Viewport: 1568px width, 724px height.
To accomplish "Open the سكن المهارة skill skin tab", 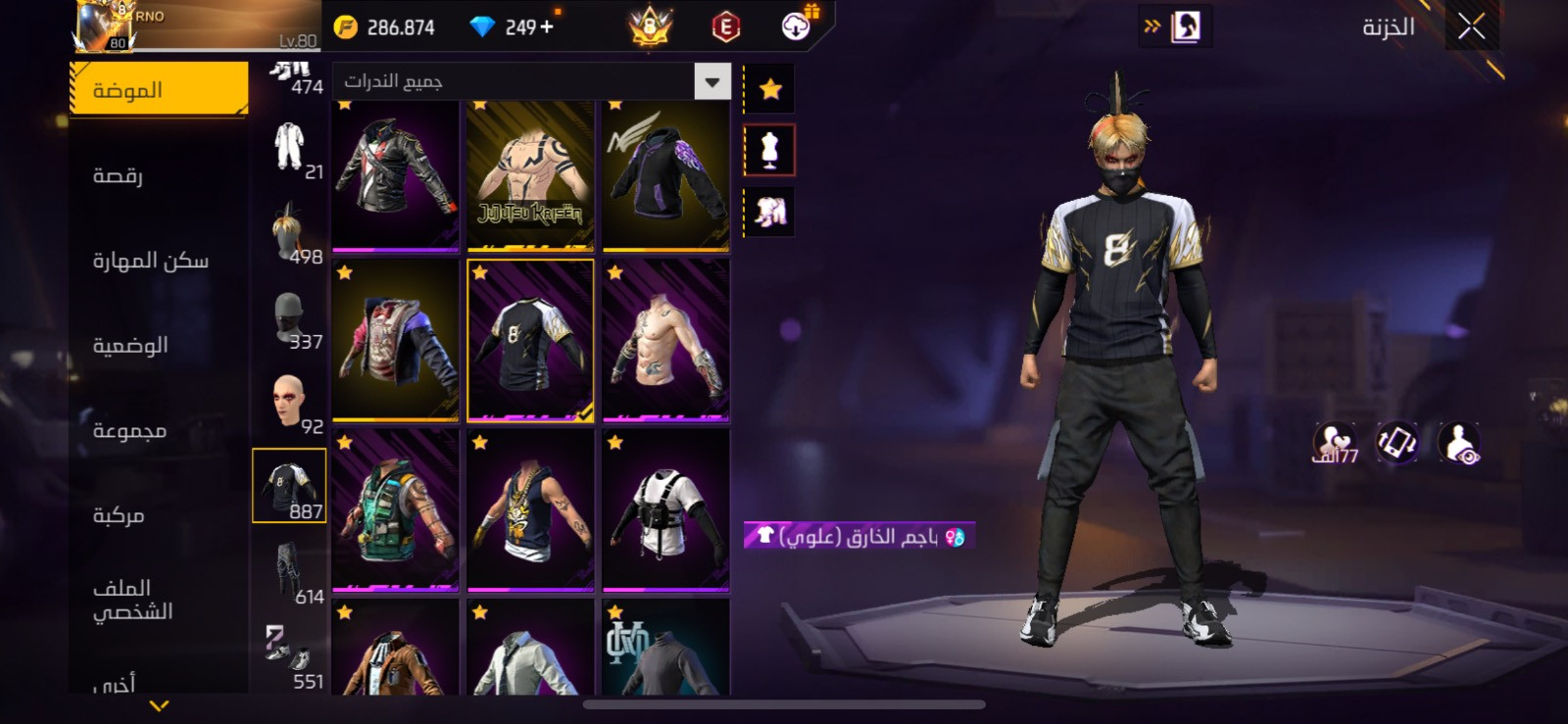I will 151,261.
